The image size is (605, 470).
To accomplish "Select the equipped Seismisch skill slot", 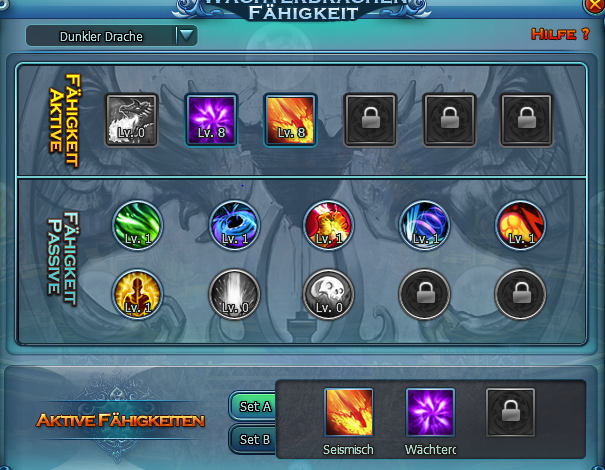I will (349, 412).
